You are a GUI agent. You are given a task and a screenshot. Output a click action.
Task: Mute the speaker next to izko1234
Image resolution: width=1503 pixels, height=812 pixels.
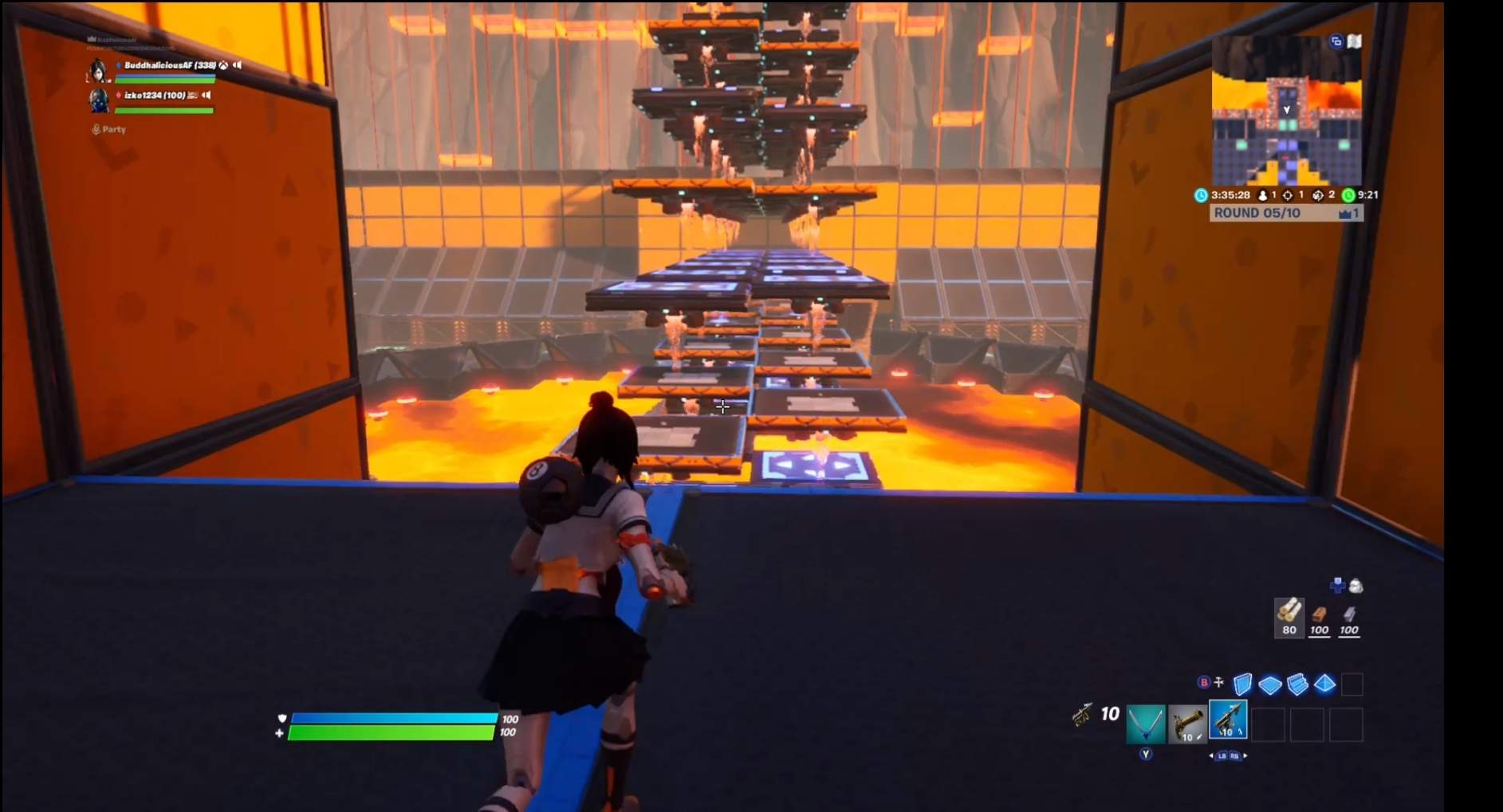pos(206,96)
